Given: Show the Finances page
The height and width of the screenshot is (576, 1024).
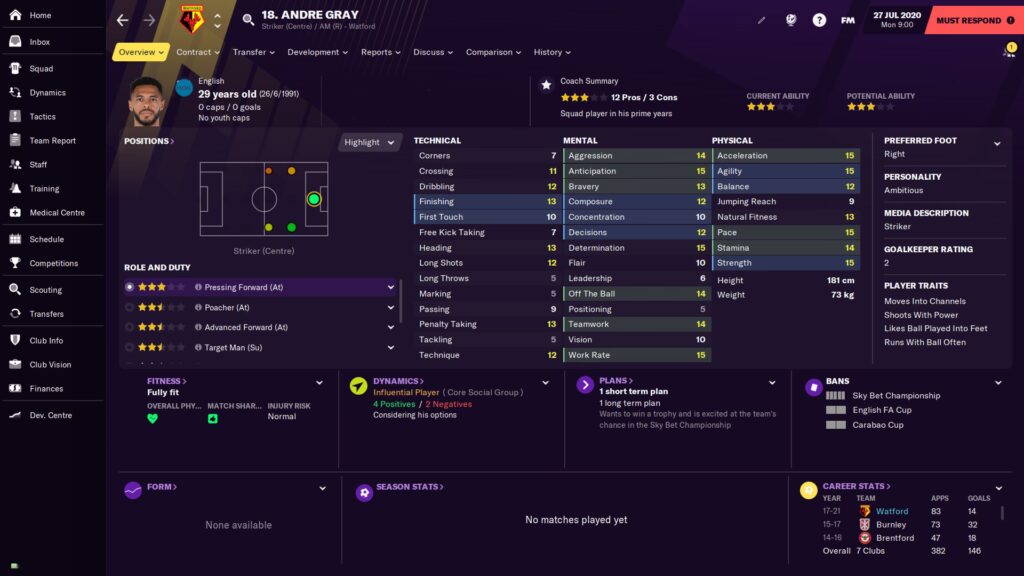Looking at the screenshot, I should (46, 389).
